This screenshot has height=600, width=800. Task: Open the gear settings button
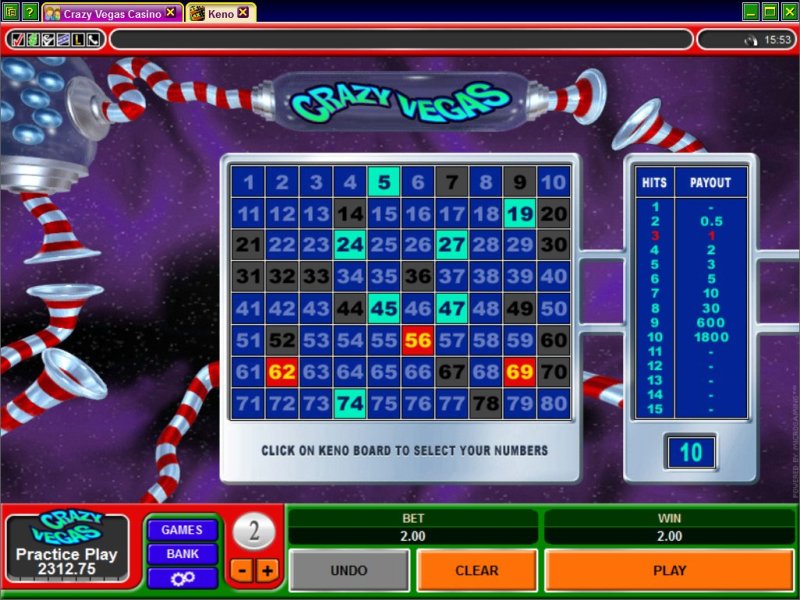coord(182,578)
